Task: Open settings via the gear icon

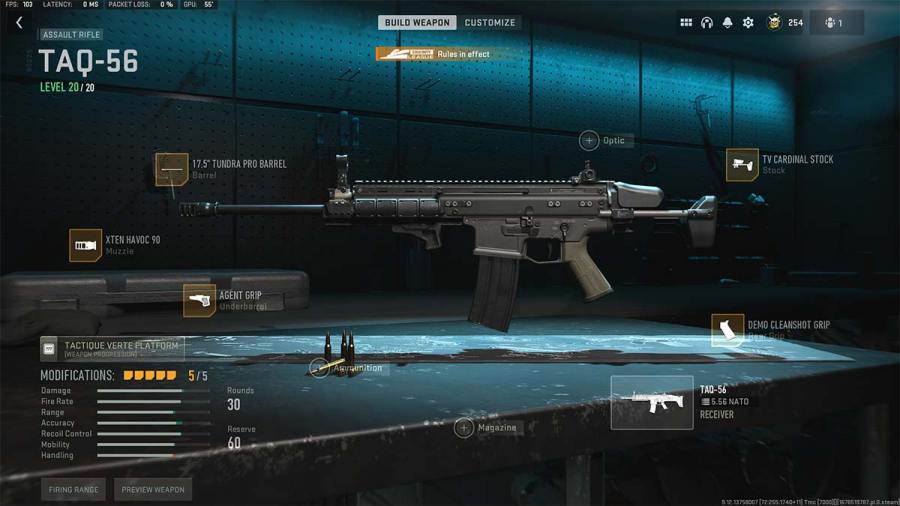Action: pyautogui.click(x=748, y=22)
